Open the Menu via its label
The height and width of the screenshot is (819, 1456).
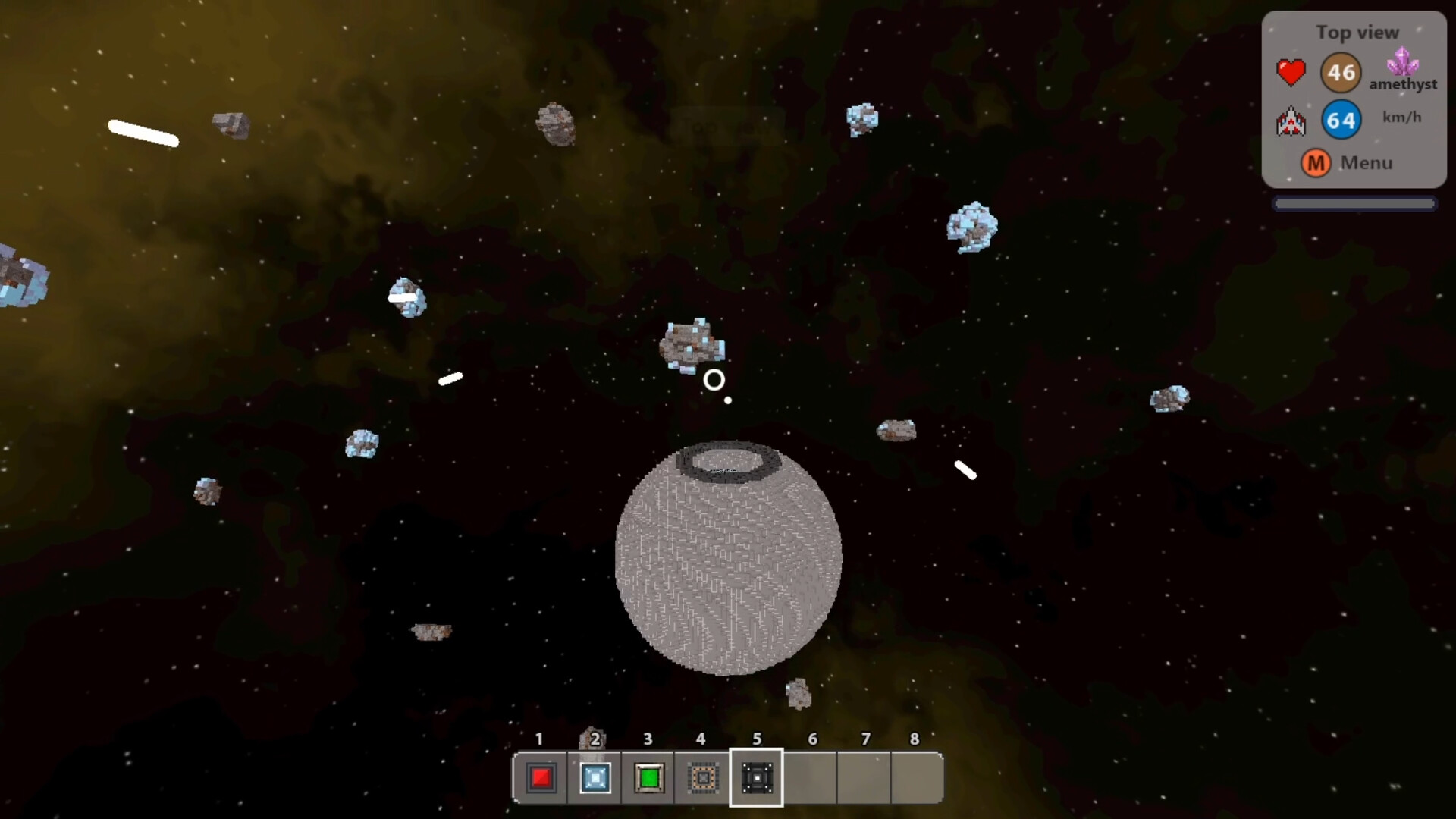click(1366, 163)
